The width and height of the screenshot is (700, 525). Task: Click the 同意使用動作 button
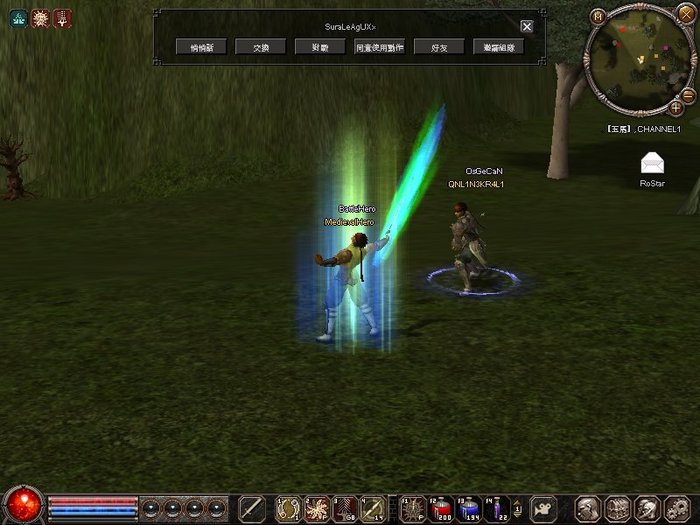[379, 47]
